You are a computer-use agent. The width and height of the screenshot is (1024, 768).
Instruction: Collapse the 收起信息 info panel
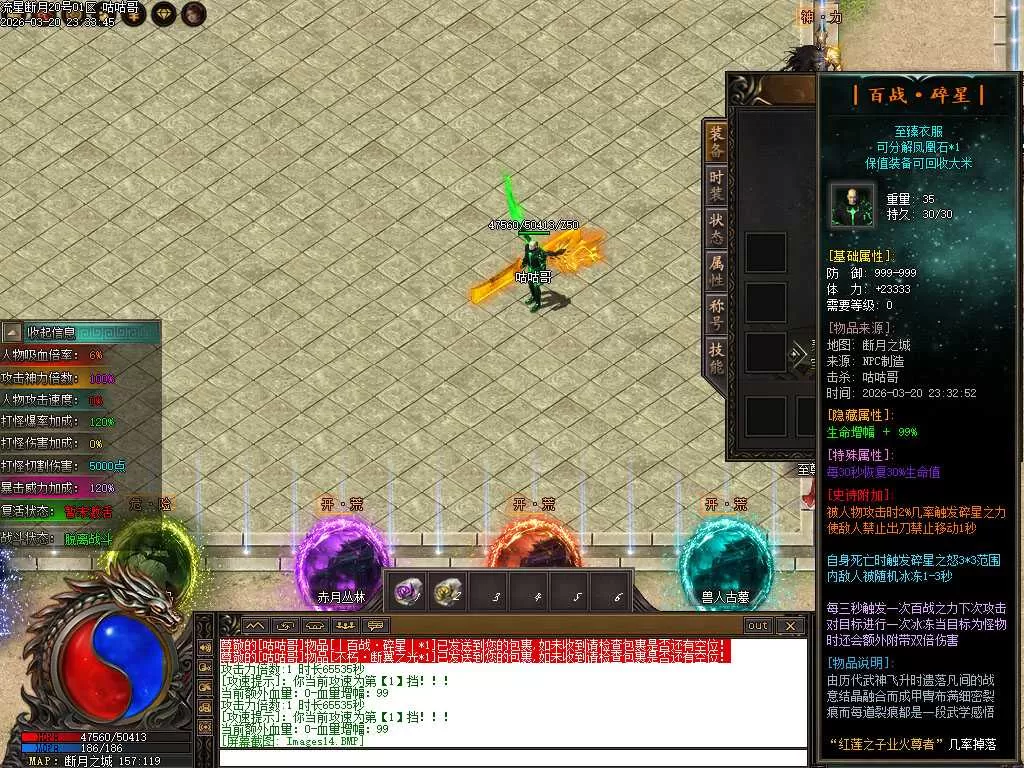click(x=12, y=332)
